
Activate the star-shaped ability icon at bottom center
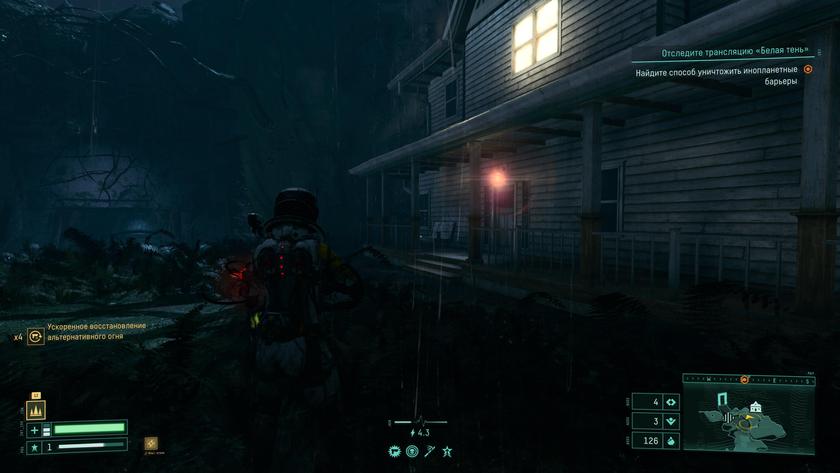click(447, 452)
